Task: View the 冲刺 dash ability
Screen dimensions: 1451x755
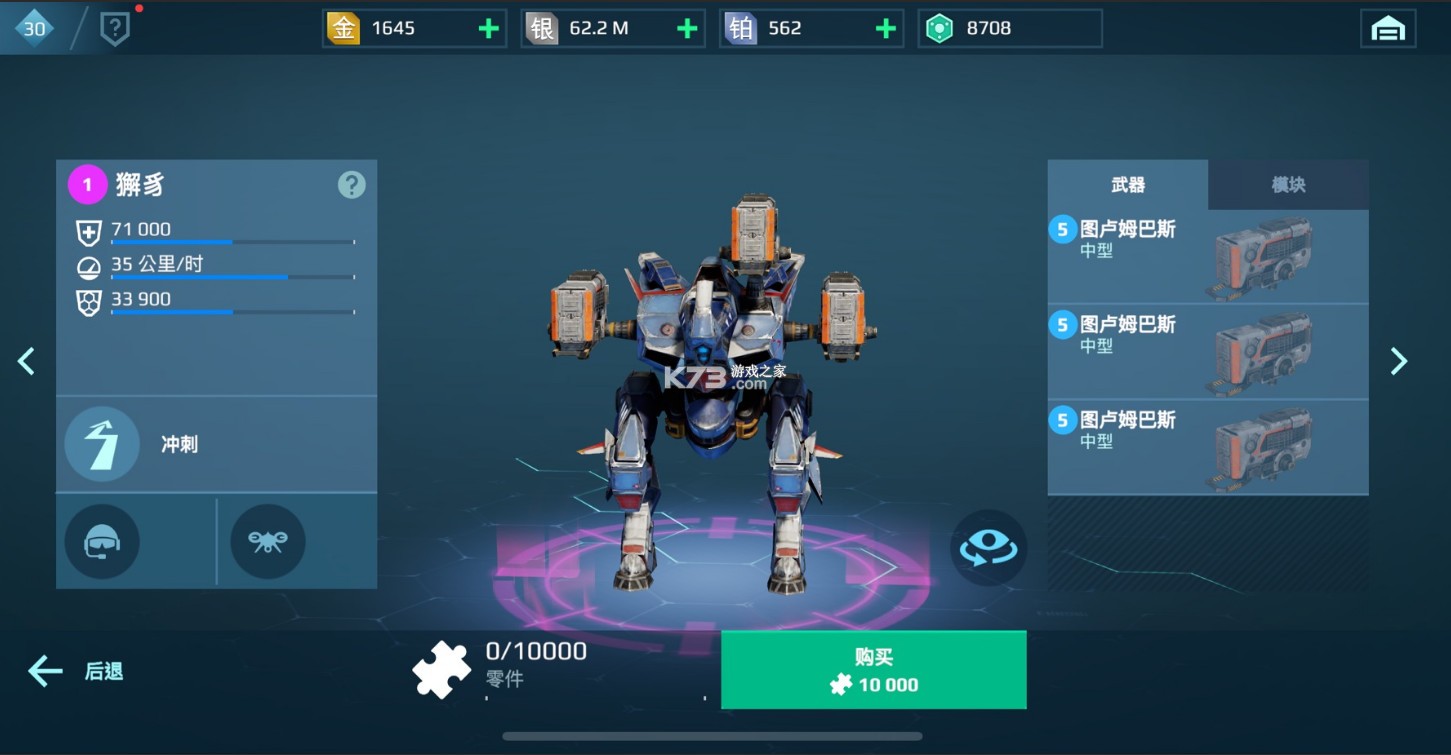Action: (x=102, y=444)
